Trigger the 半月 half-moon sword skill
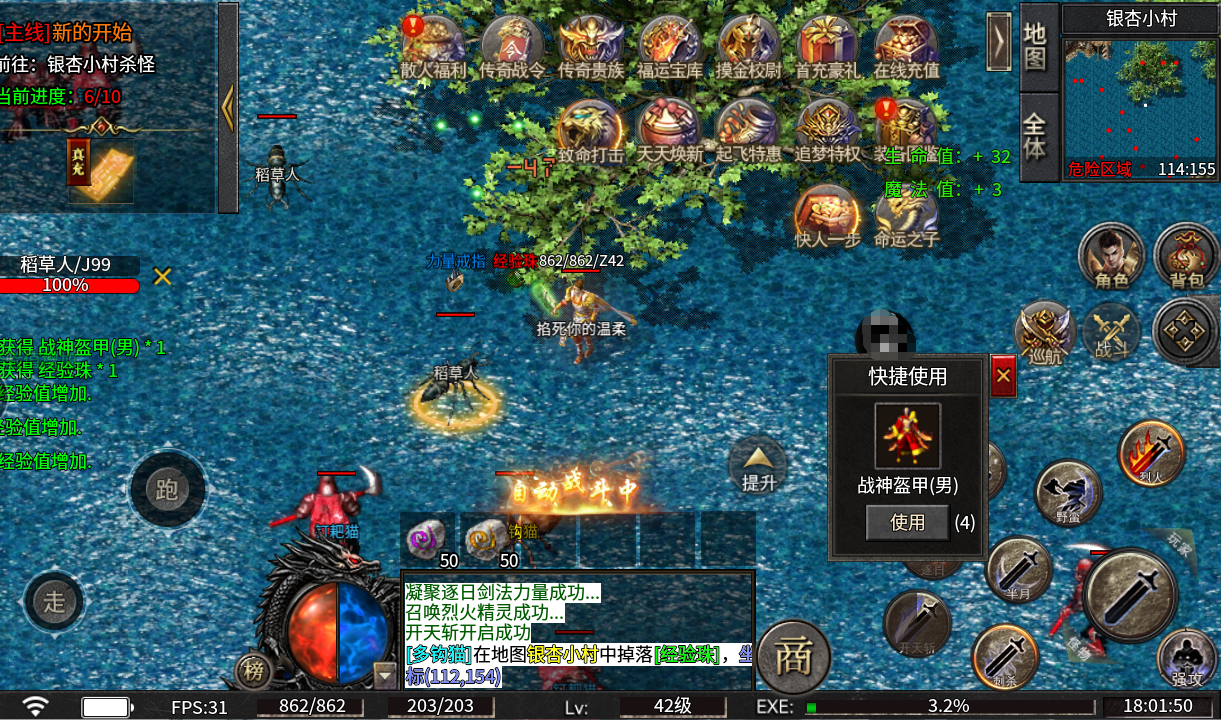The height and width of the screenshot is (720, 1221). [1018, 569]
